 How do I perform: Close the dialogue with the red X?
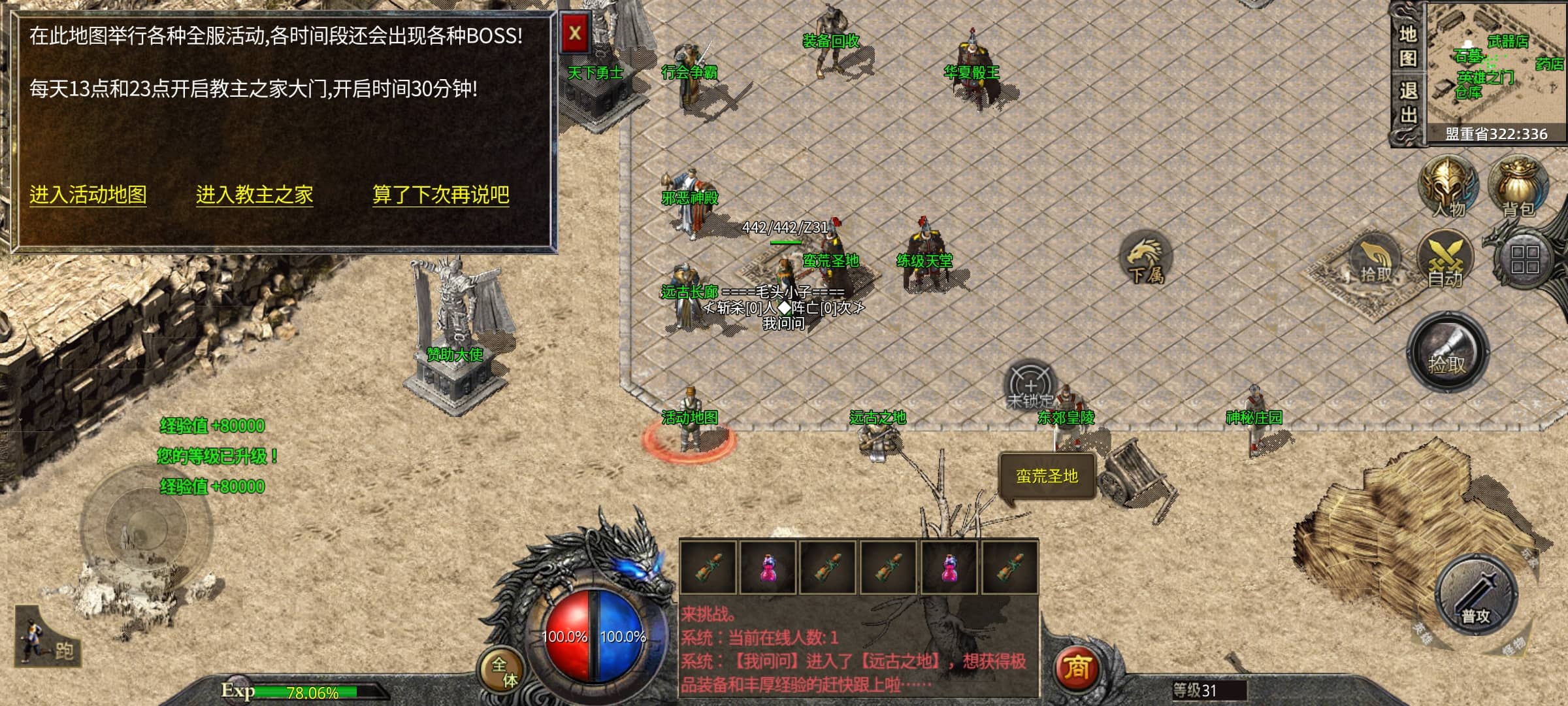point(575,33)
